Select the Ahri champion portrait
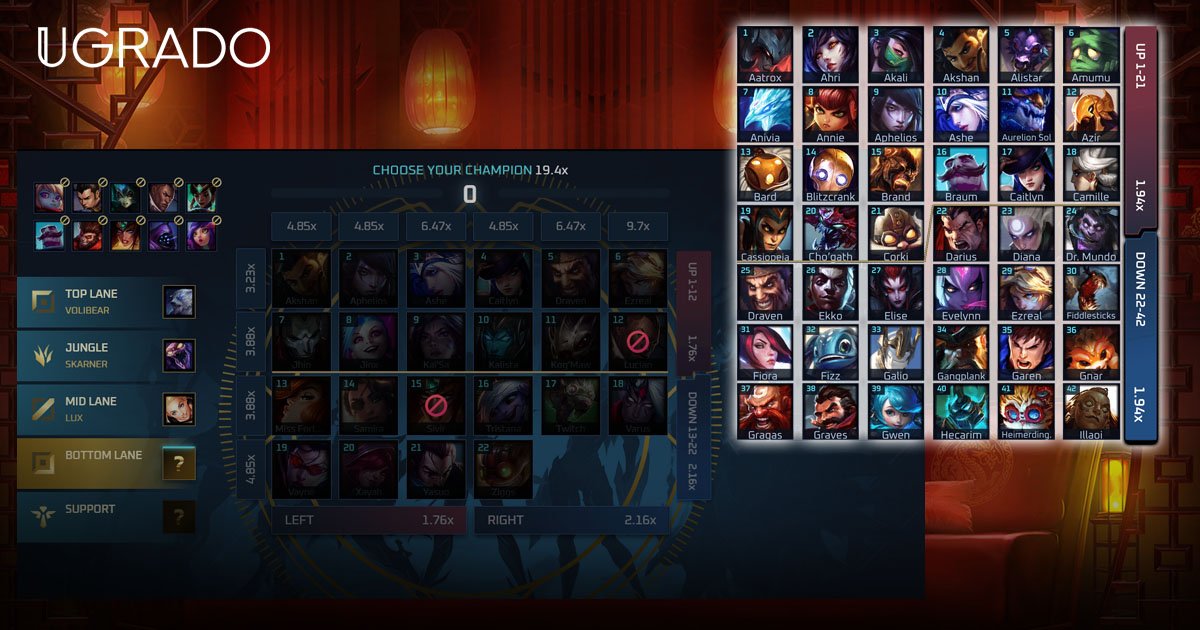This screenshot has width=1200, height=630. click(x=830, y=55)
